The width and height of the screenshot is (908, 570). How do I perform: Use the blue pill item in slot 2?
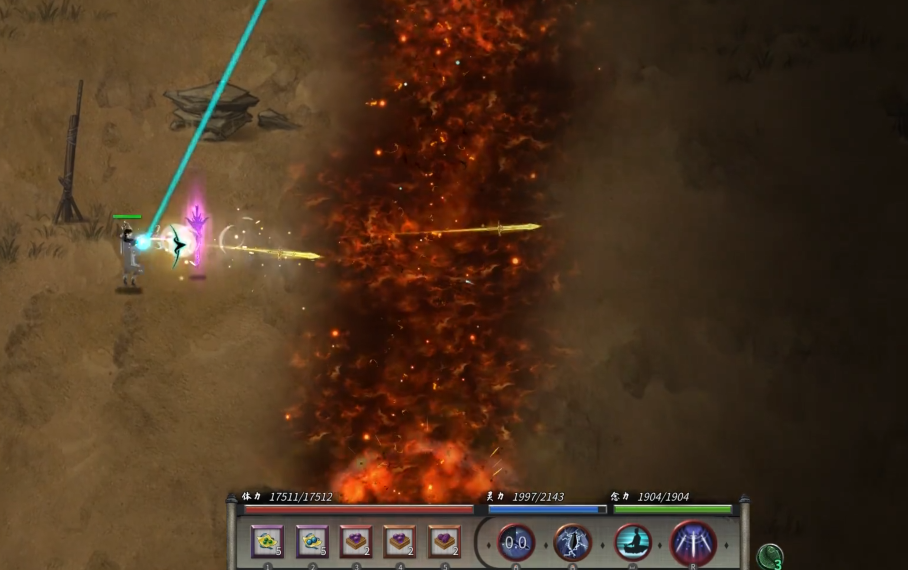click(x=312, y=541)
